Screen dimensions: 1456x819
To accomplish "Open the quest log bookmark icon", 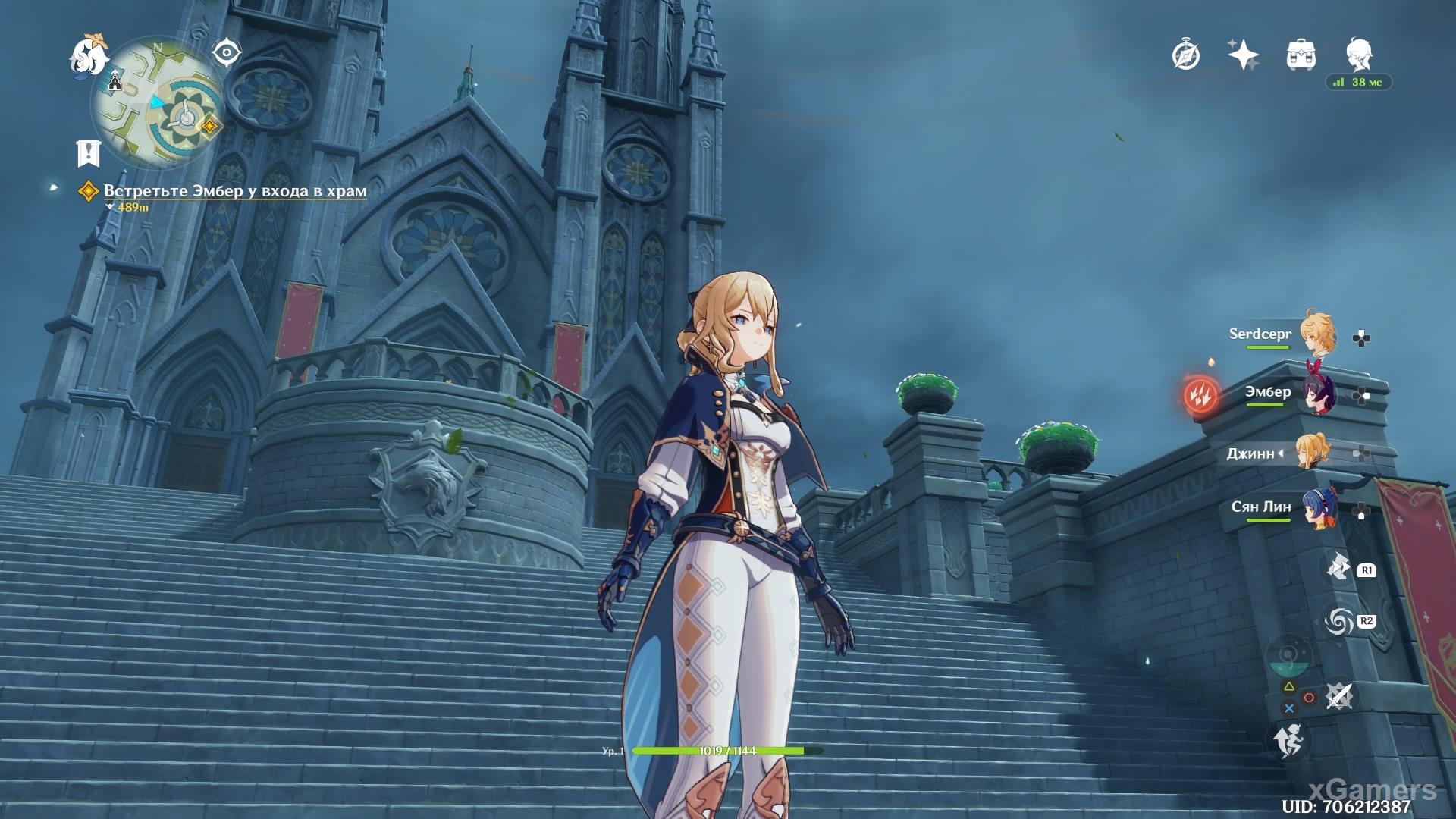I will coord(89,153).
